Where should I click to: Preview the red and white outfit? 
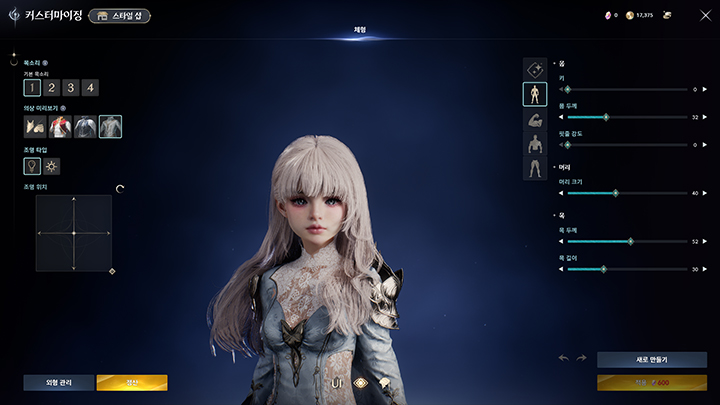60,127
